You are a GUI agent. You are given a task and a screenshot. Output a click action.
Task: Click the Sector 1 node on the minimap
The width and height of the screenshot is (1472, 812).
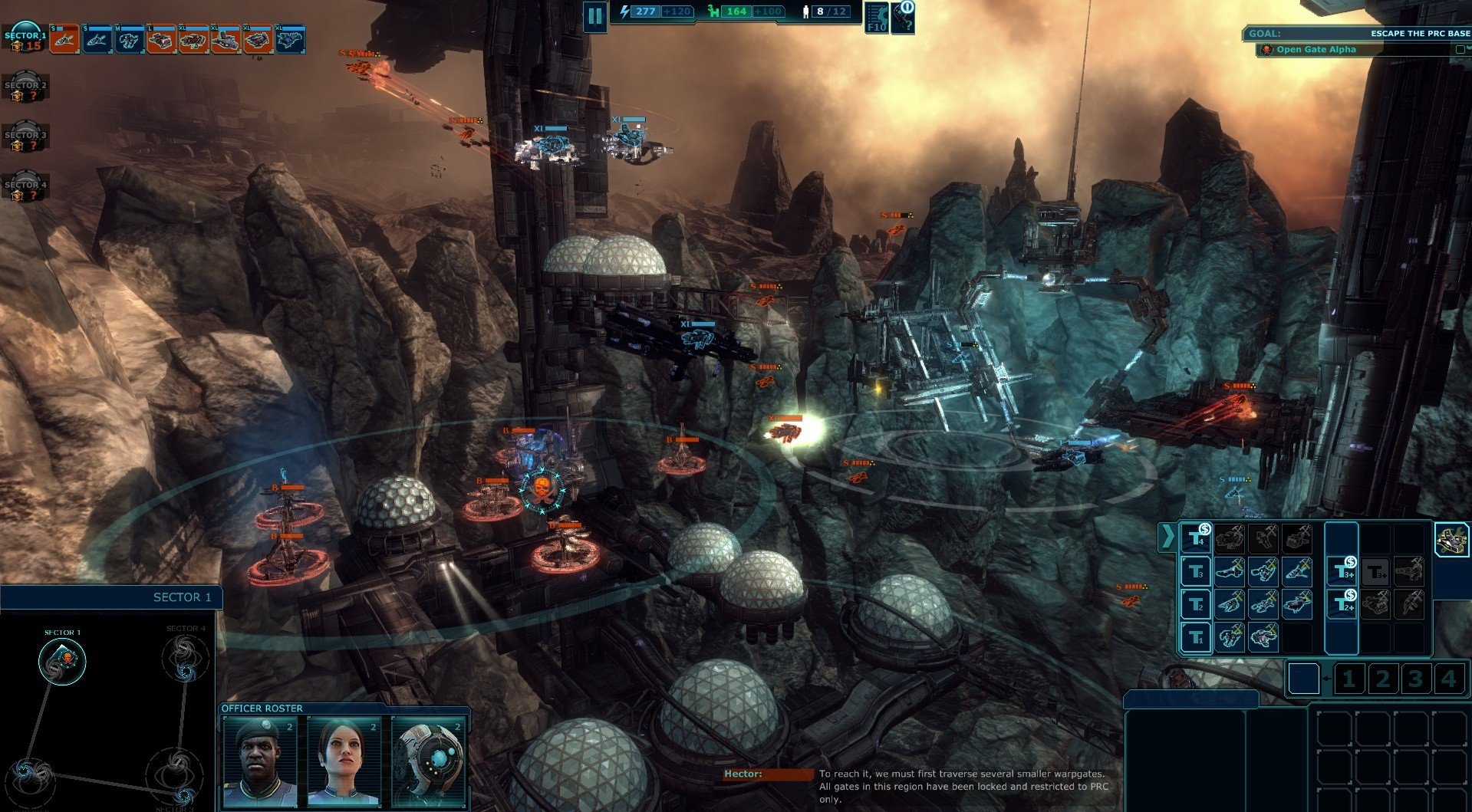[62, 660]
